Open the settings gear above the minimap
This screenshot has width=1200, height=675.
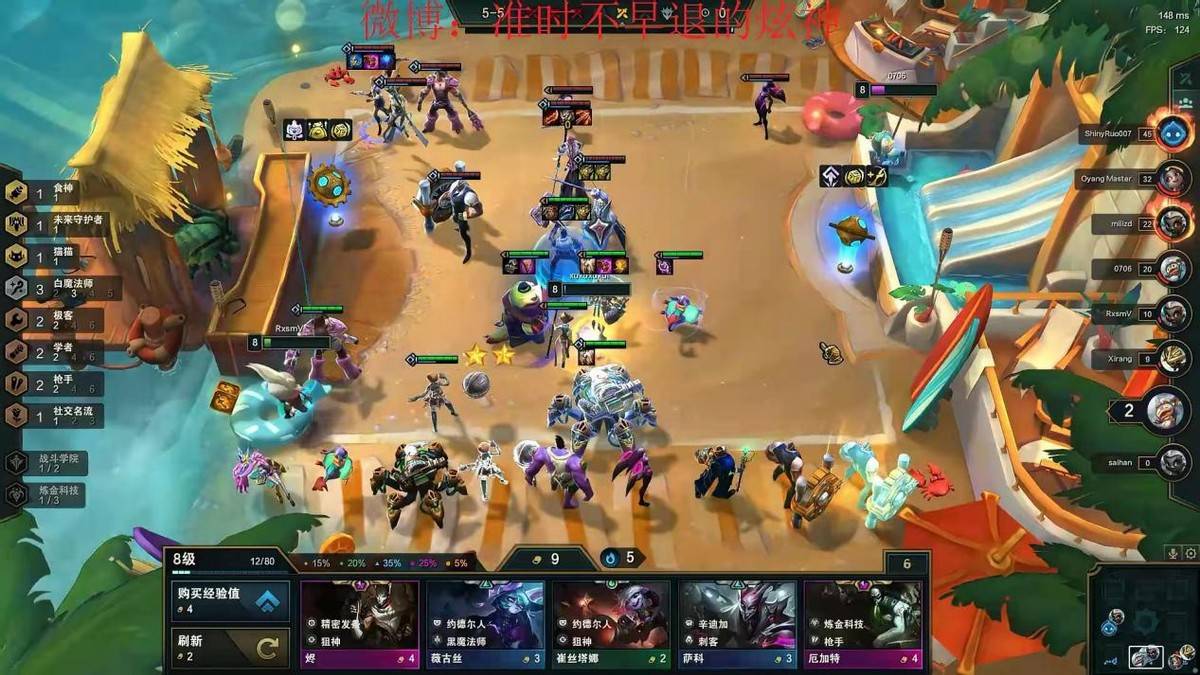click(x=1190, y=553)
